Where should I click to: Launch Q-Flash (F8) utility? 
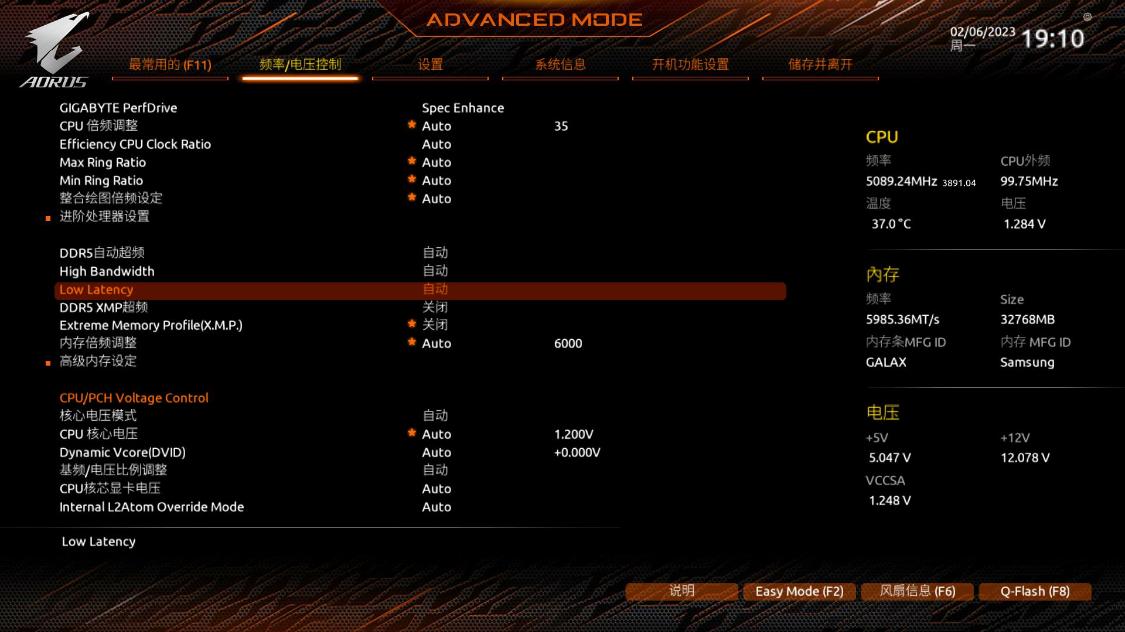(1035, 591)
